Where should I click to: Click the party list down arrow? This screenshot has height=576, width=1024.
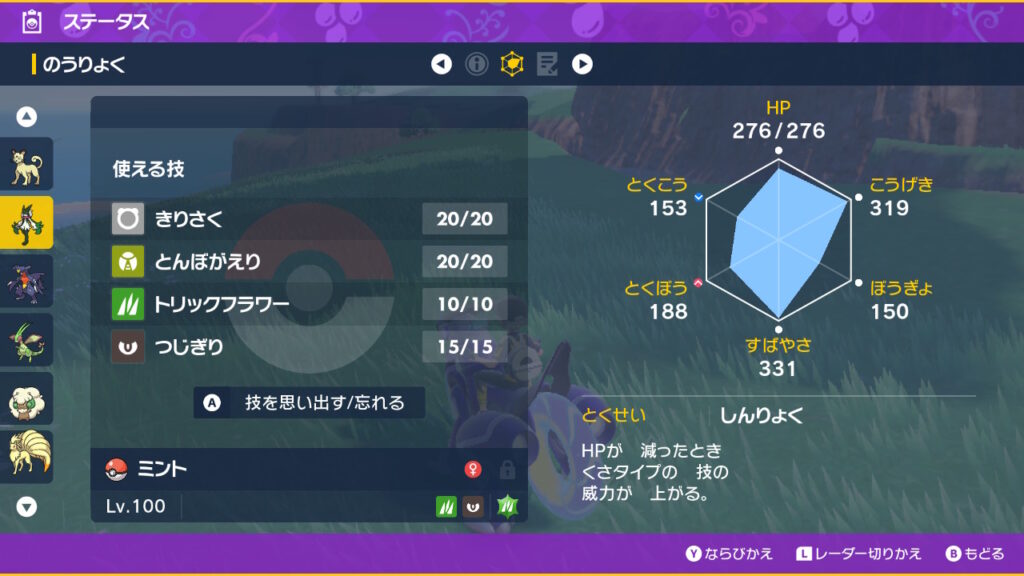tap(27, 506)
